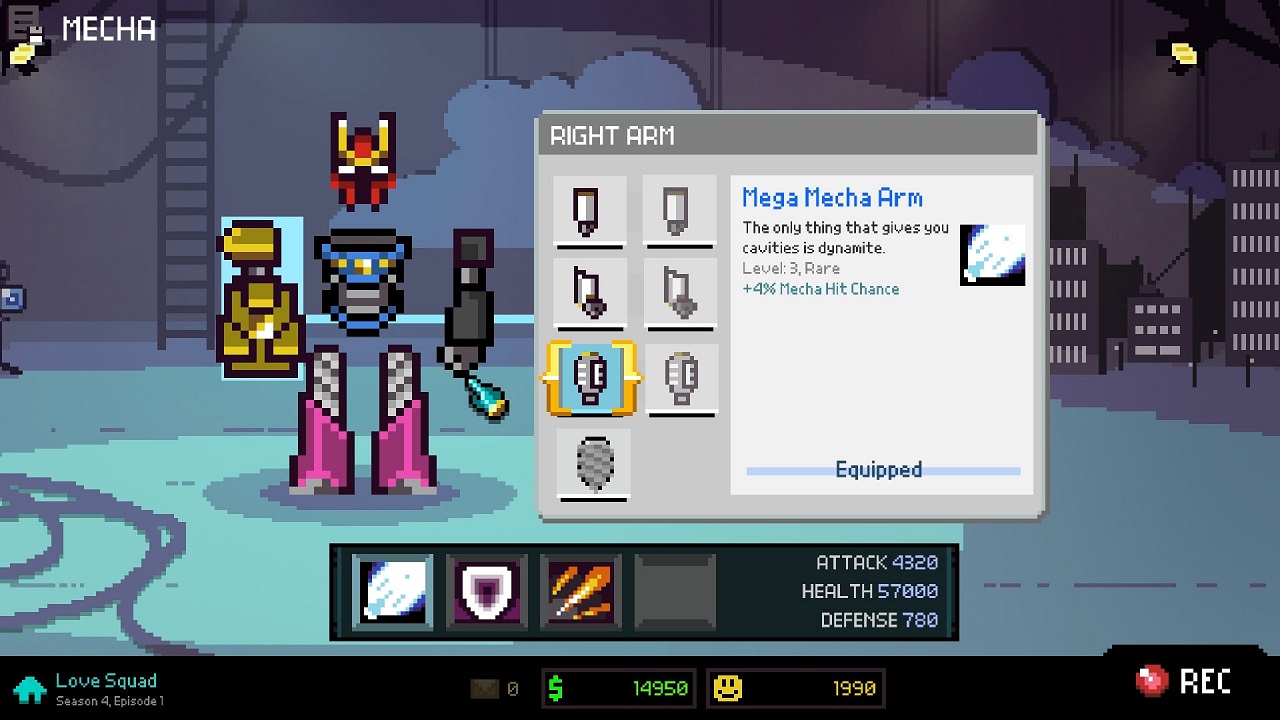This screenshot has height=720, width=1280.
Task: Click the smiley popularity counter at the bottom
Action: (x=795, y=688)
